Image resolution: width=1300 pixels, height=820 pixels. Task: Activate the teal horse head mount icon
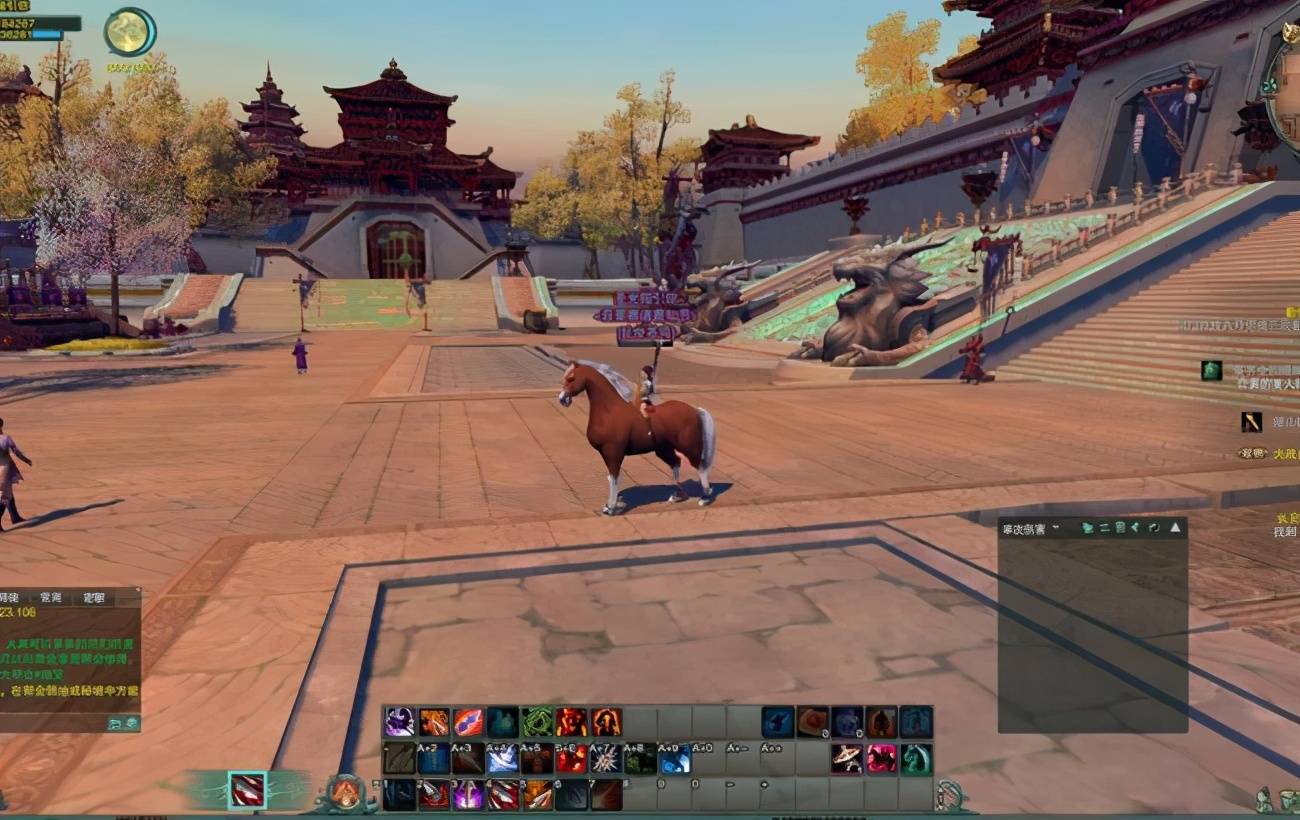(915, 759)
